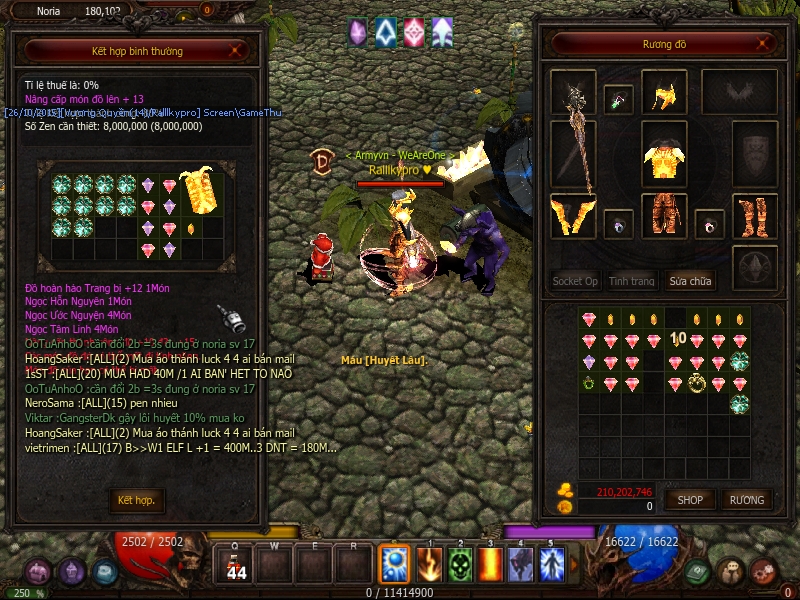Select the equipped boots slot

[754, 216]
